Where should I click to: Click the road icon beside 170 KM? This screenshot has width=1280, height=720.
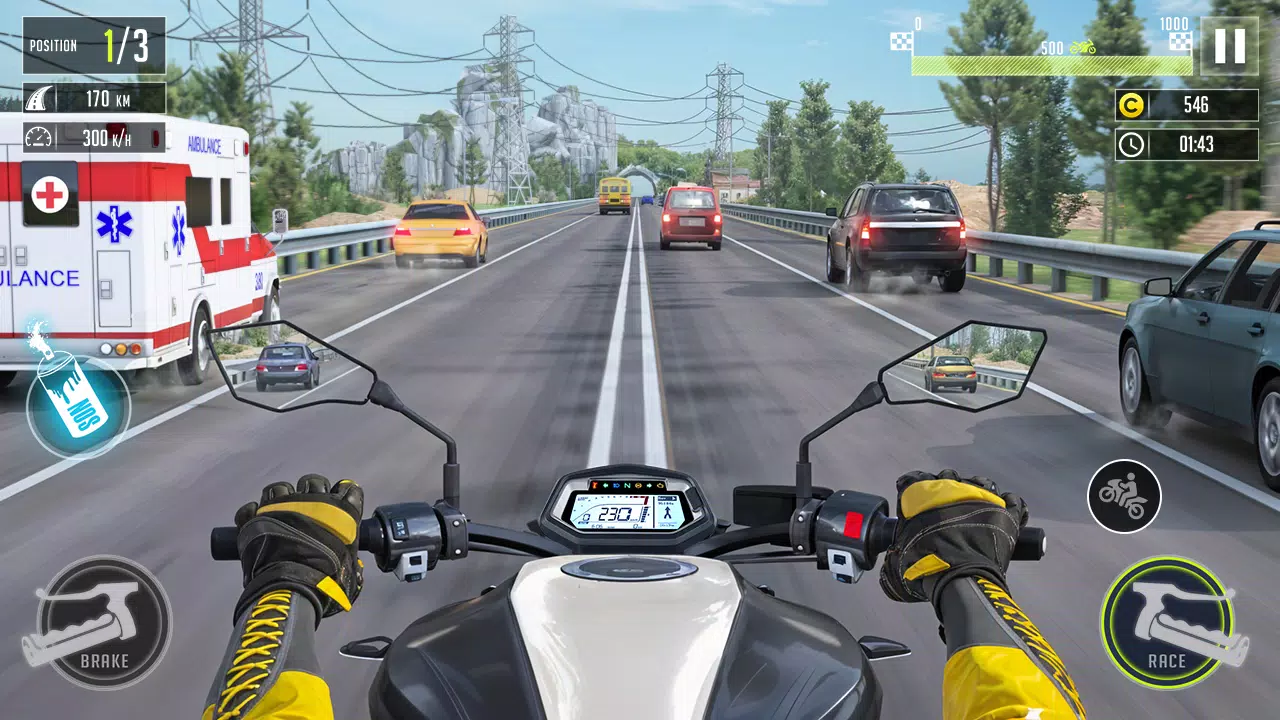pyautogui.click(x=38, y=97)
